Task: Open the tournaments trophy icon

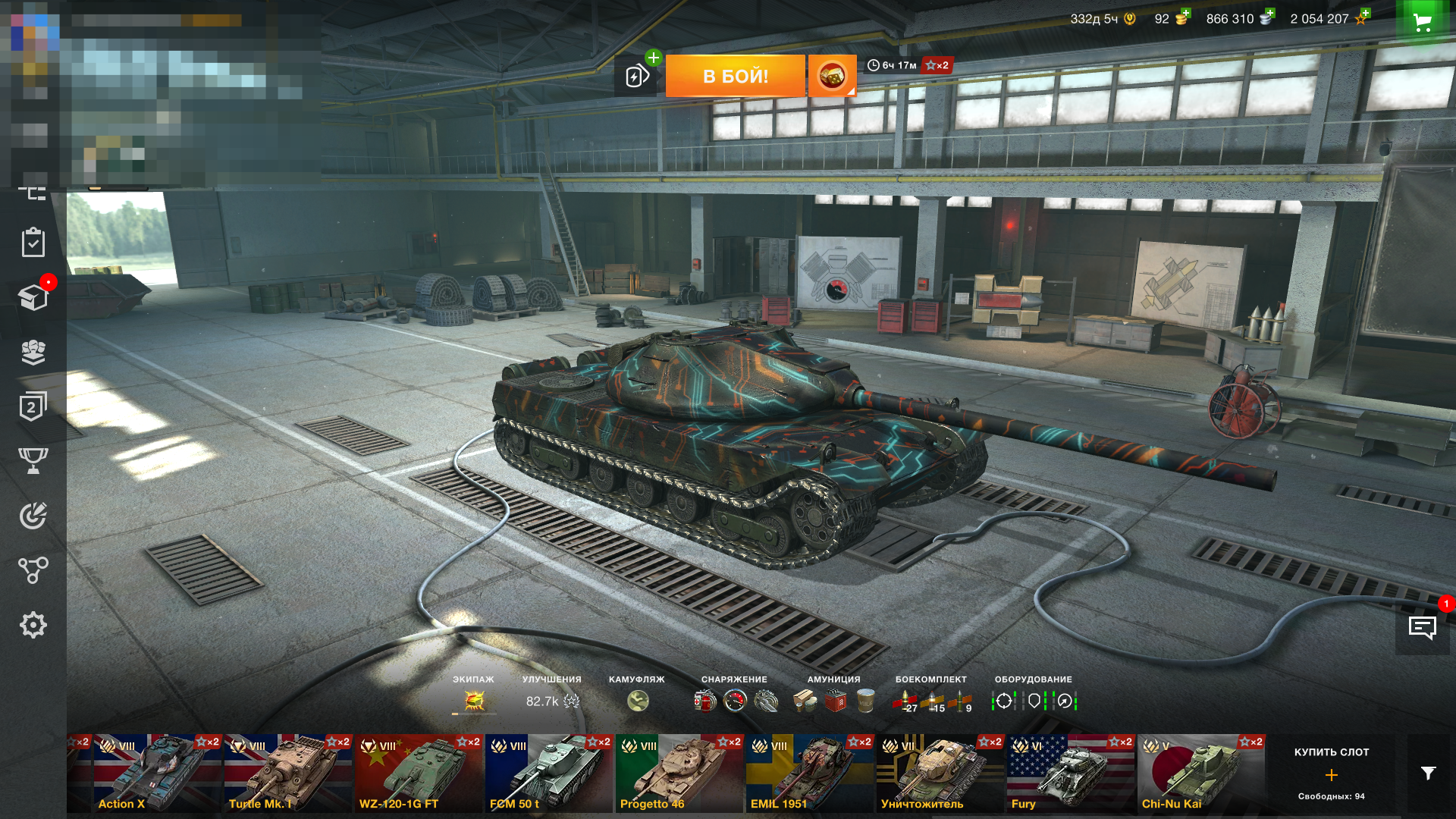Action: (33, 460)
